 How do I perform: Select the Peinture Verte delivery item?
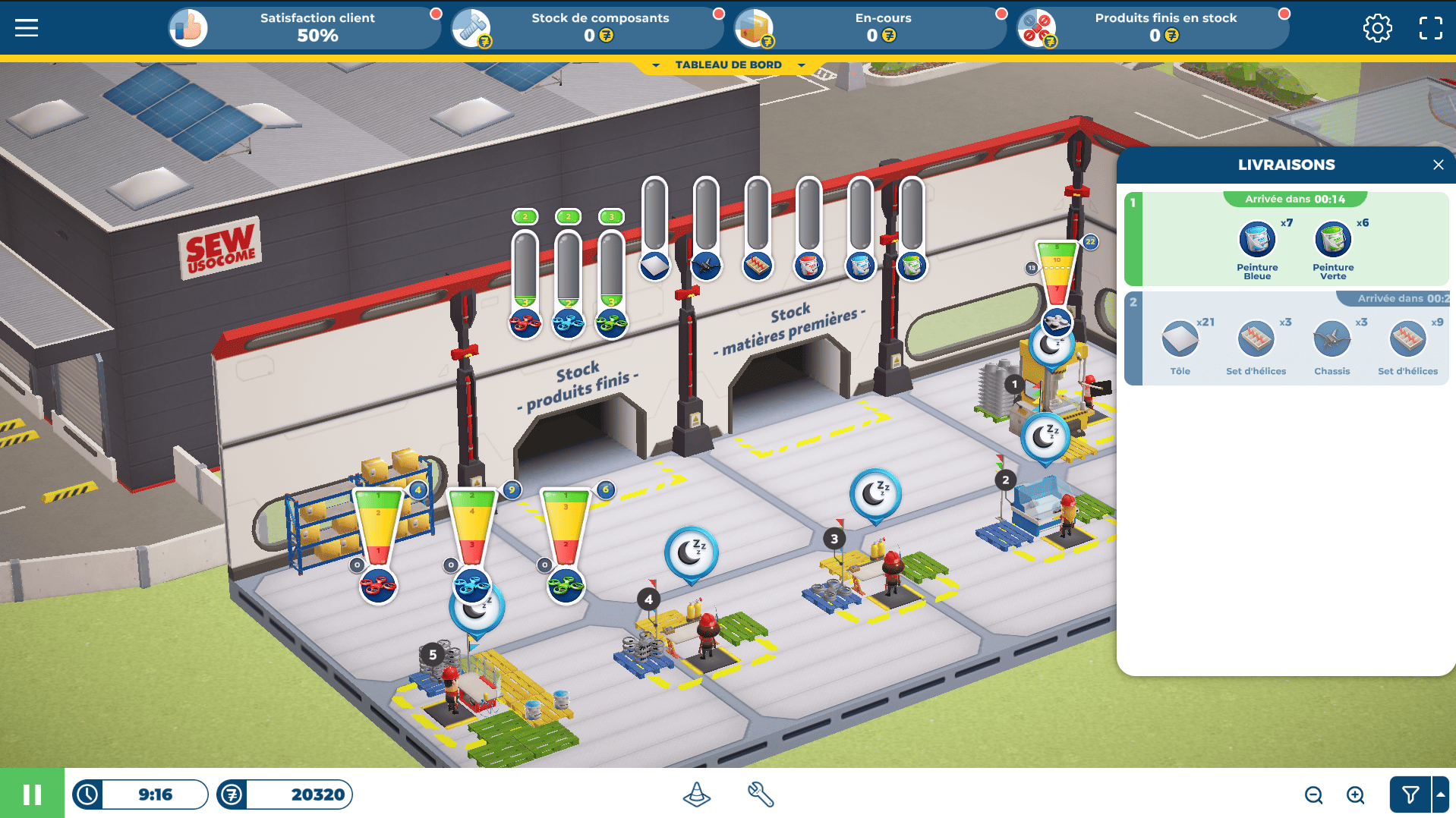coord(1333,241)
